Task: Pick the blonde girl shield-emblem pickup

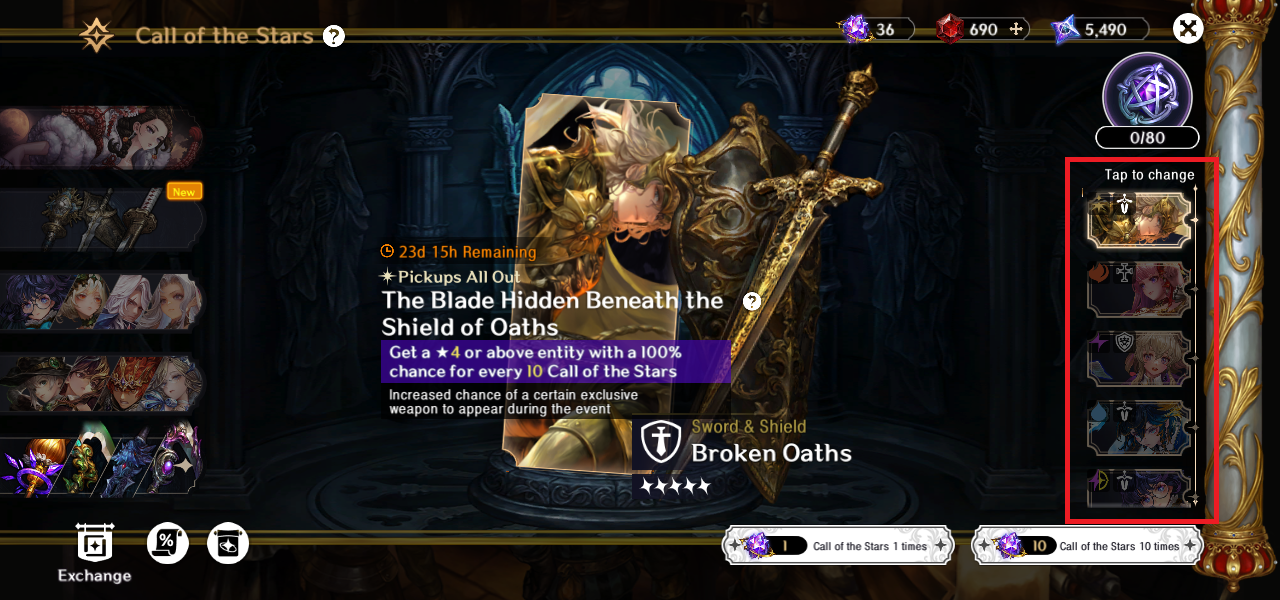Action: [1139, 358]
